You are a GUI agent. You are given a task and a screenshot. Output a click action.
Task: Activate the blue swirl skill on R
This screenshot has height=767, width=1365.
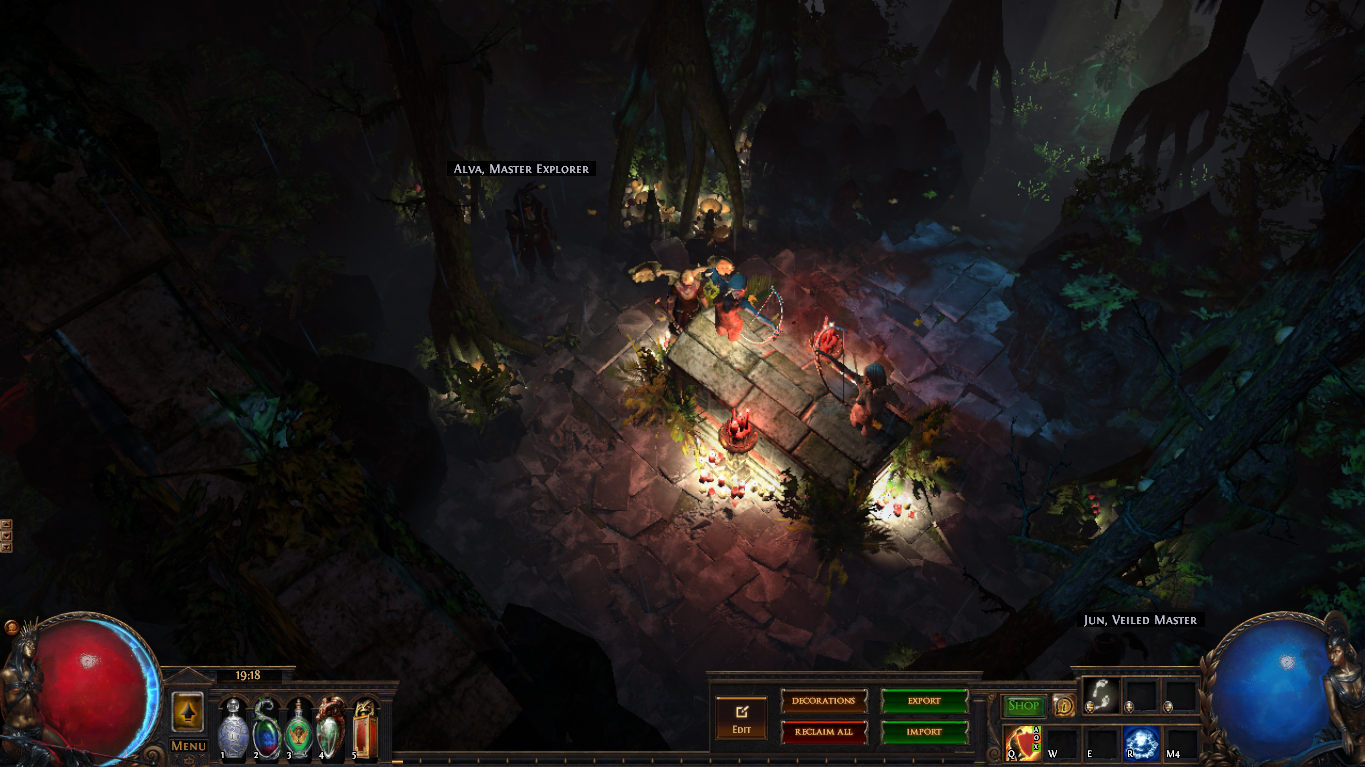[1140, 743]
